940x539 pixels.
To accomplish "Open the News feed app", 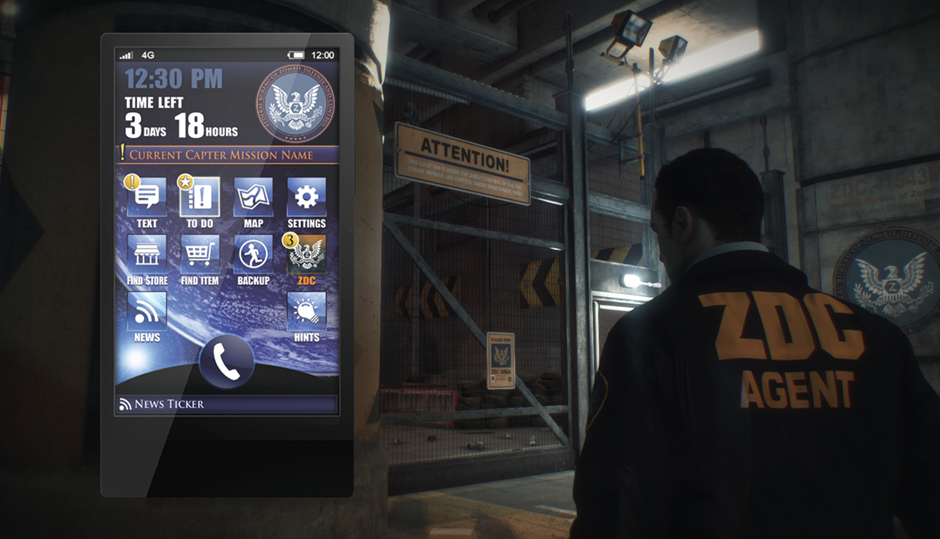I will coord(147,312).
